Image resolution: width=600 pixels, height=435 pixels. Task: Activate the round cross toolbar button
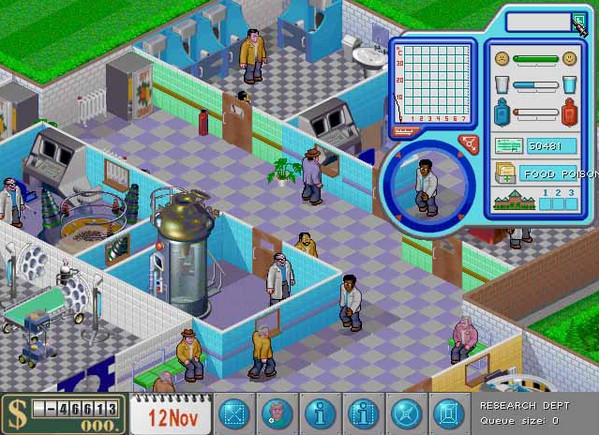[405, 413]
